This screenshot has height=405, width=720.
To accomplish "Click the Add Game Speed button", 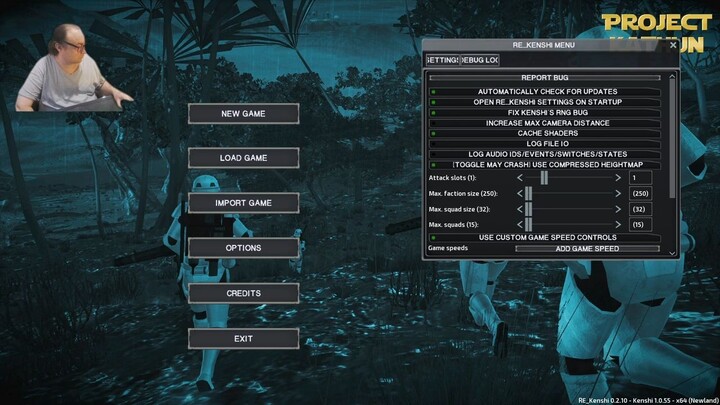I will click(x=587, y=248).
